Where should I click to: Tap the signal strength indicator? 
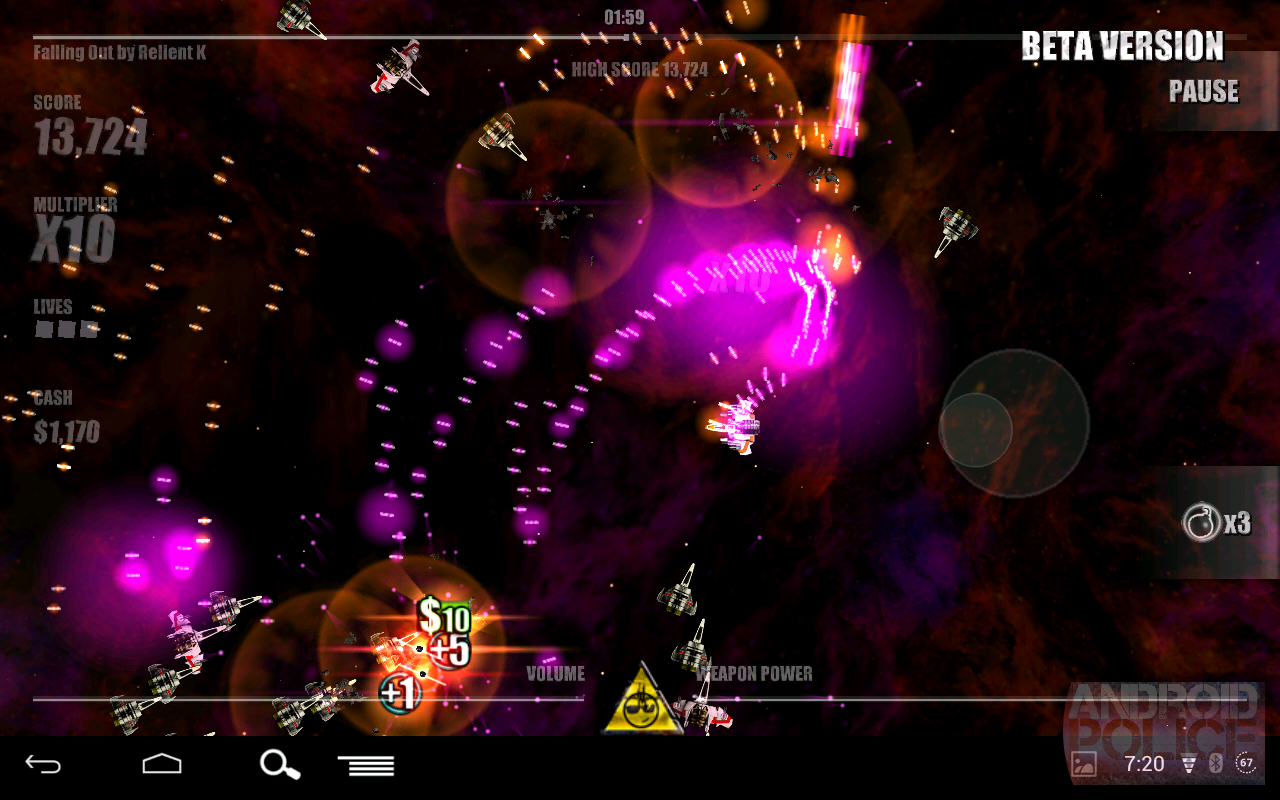coord(1190,763)
